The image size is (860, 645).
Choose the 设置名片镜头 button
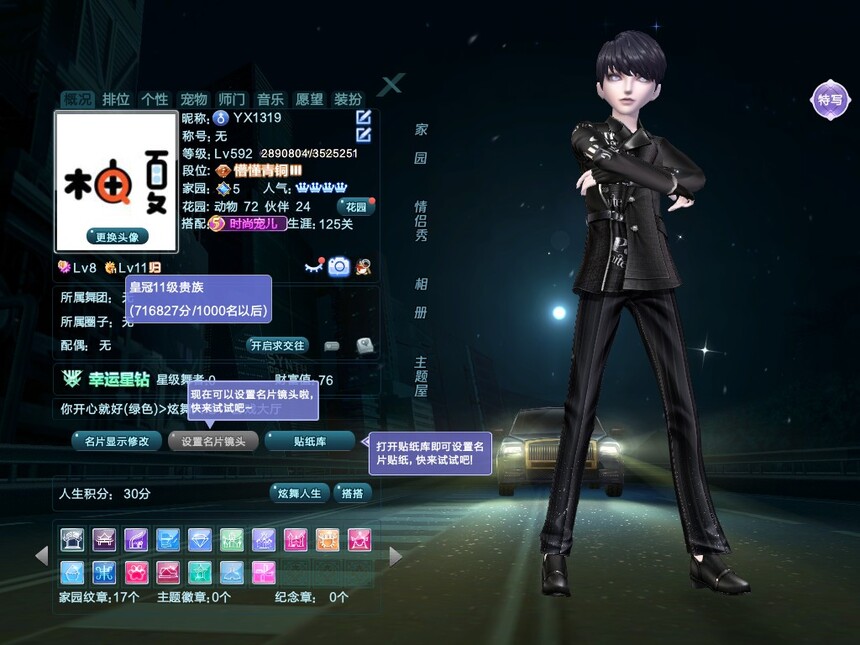(213, 441)
